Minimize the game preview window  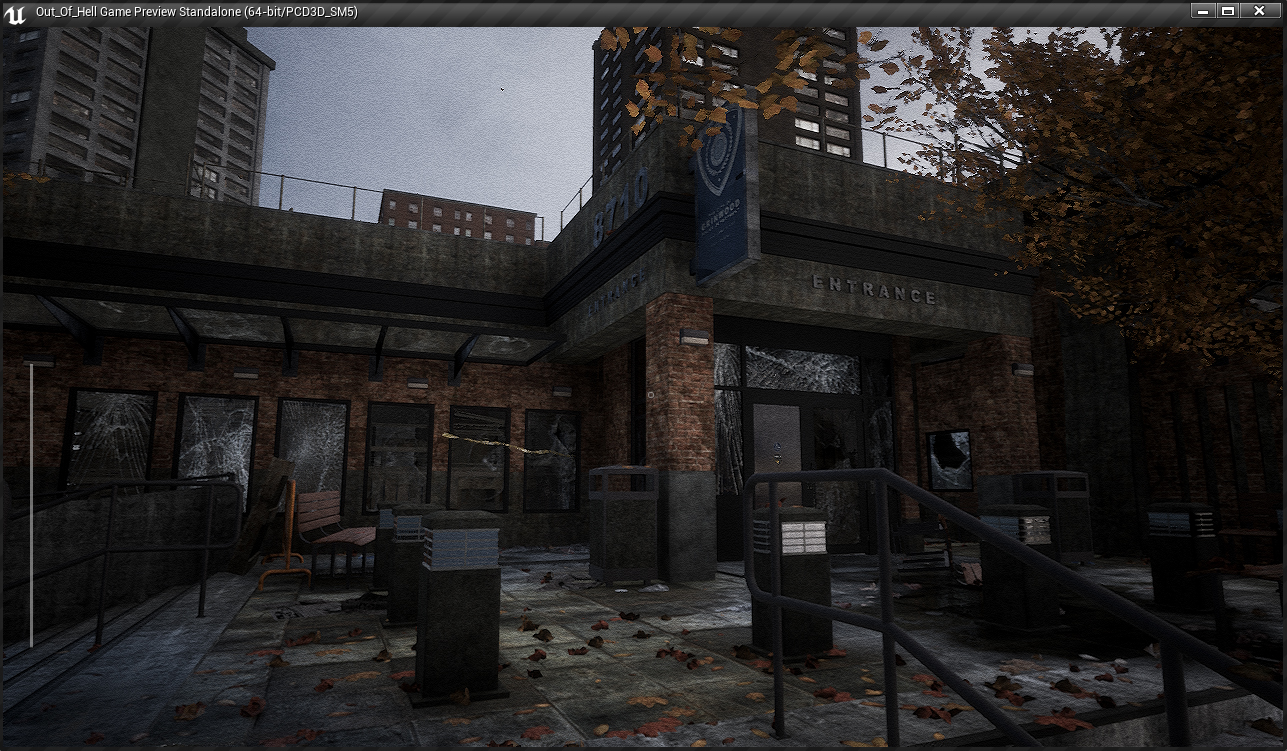(x=1203, y=10)
